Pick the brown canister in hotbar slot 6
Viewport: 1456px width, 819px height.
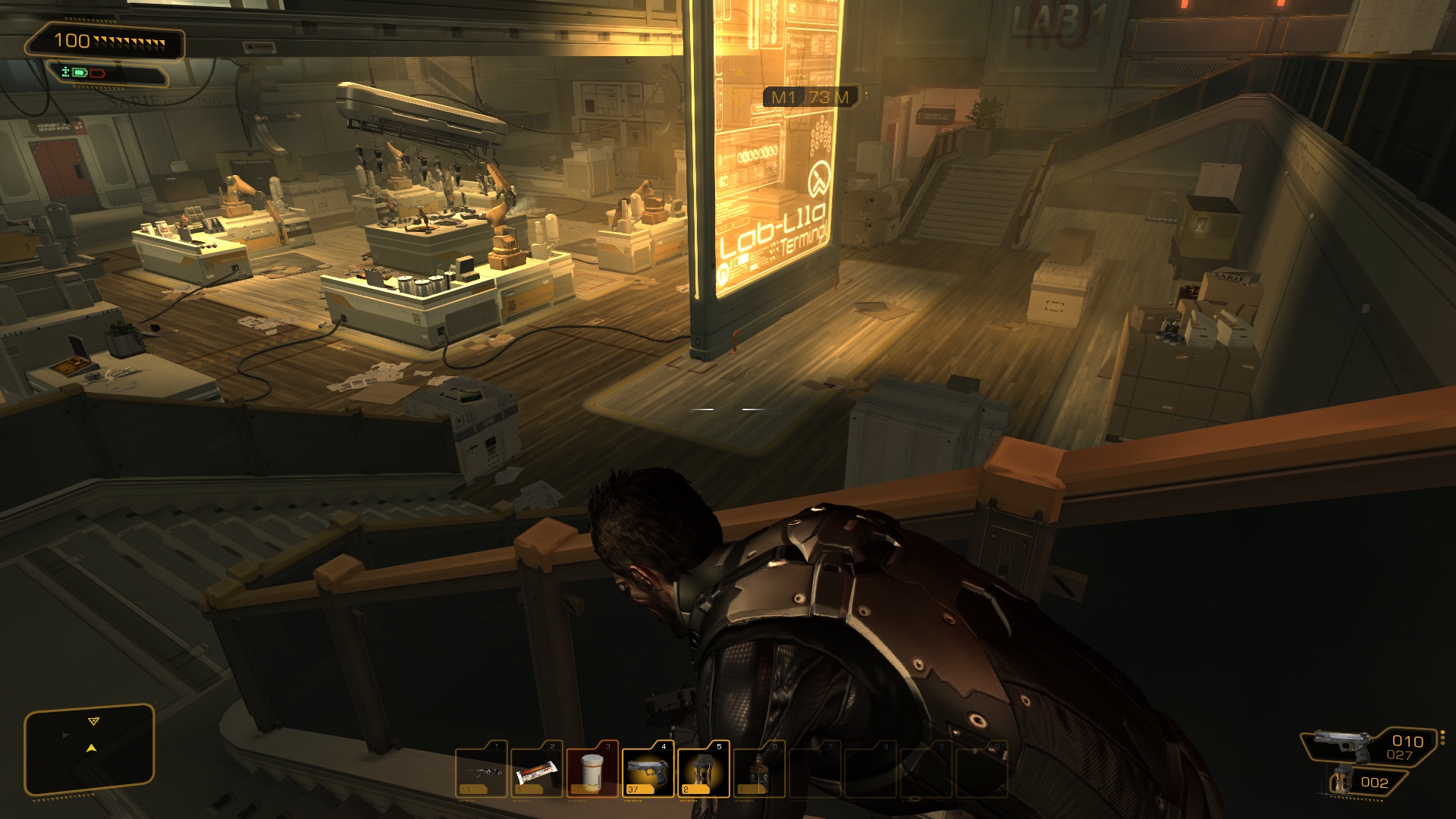(x=758, y=770)
